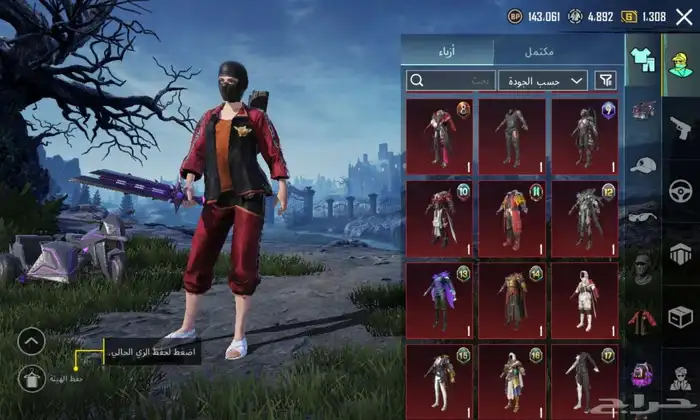Open the funnel filter button
The width and height of the screenshot is (700, 420).
click(x=606, y=80)
